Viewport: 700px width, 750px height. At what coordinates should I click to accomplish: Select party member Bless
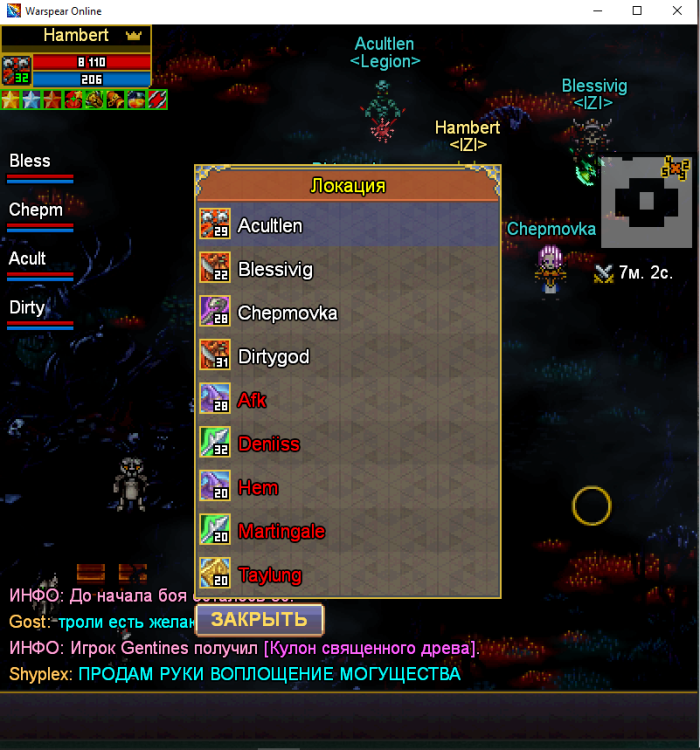click(x=40, y=167)
